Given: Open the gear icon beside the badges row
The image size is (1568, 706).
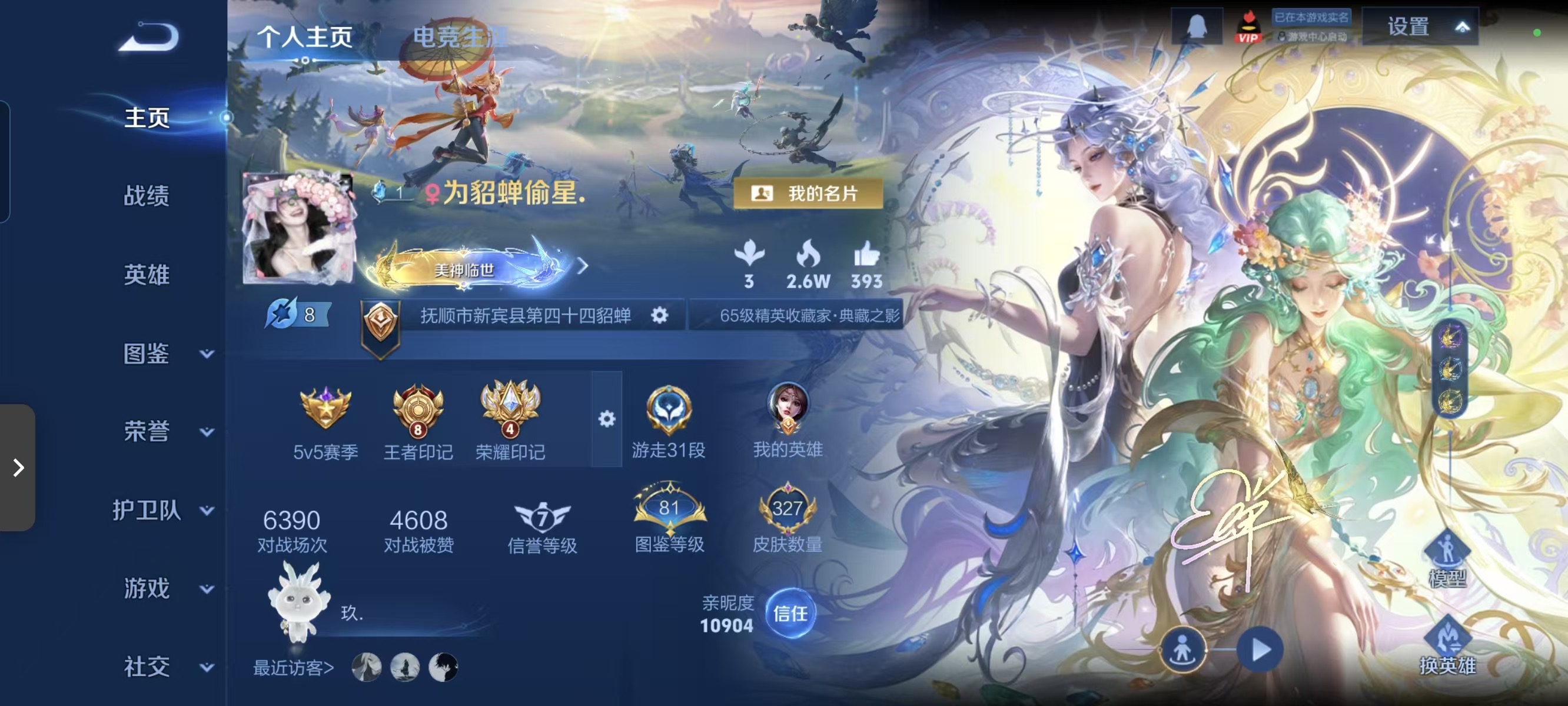Looking at the screenshot, I should pyautogui.click(x=606, y=419).
